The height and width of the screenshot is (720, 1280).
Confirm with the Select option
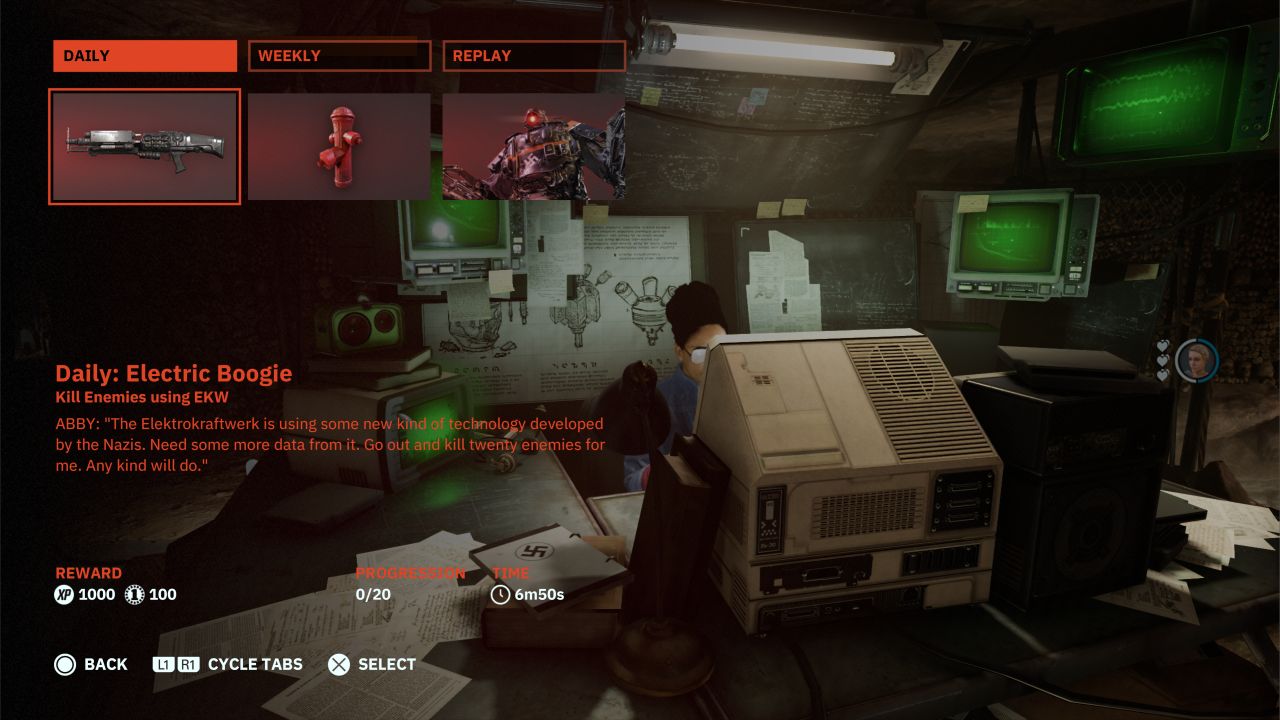click(372, 664)
